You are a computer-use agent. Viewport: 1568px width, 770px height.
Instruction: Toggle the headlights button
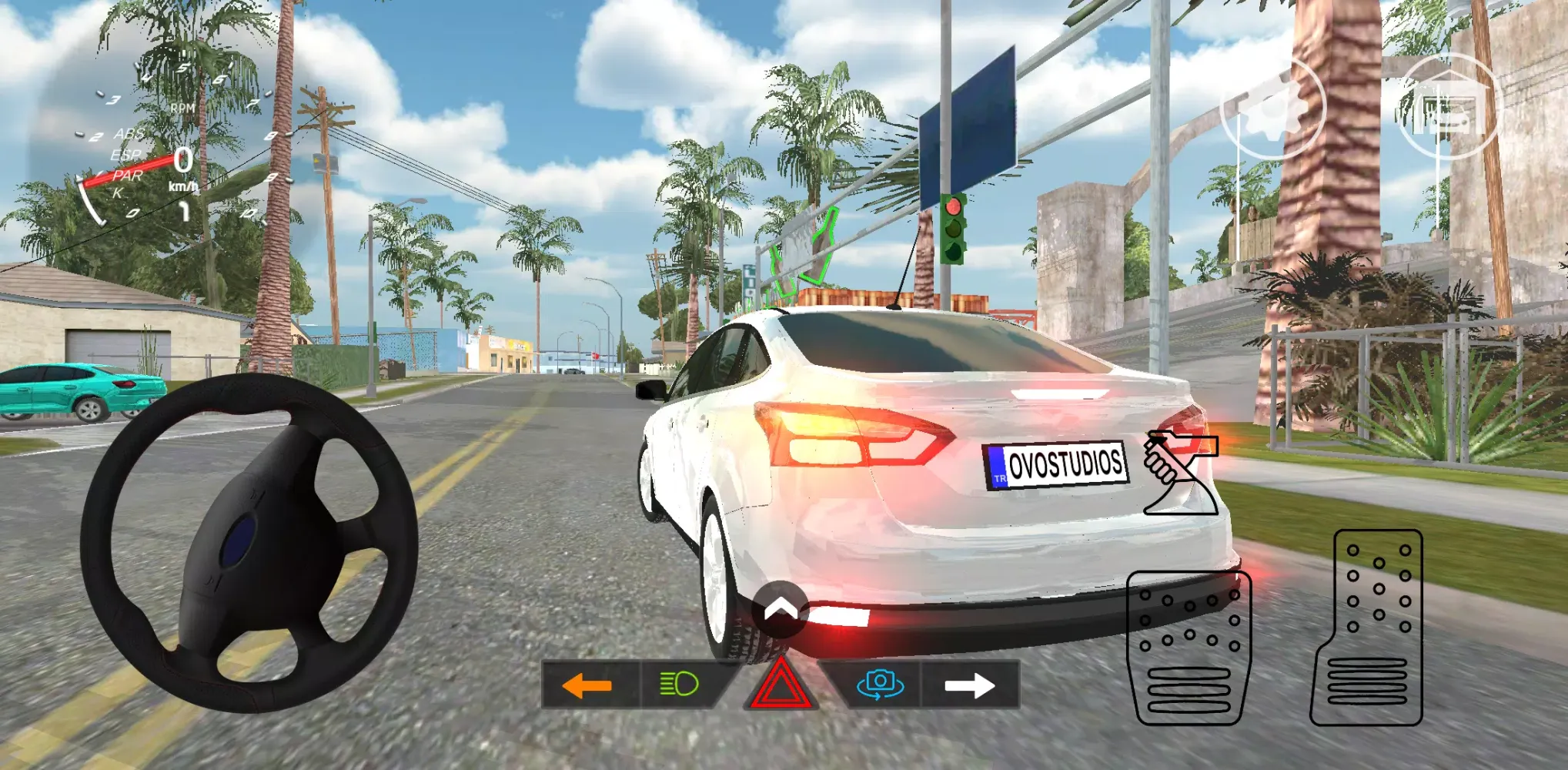pos(679,684)
